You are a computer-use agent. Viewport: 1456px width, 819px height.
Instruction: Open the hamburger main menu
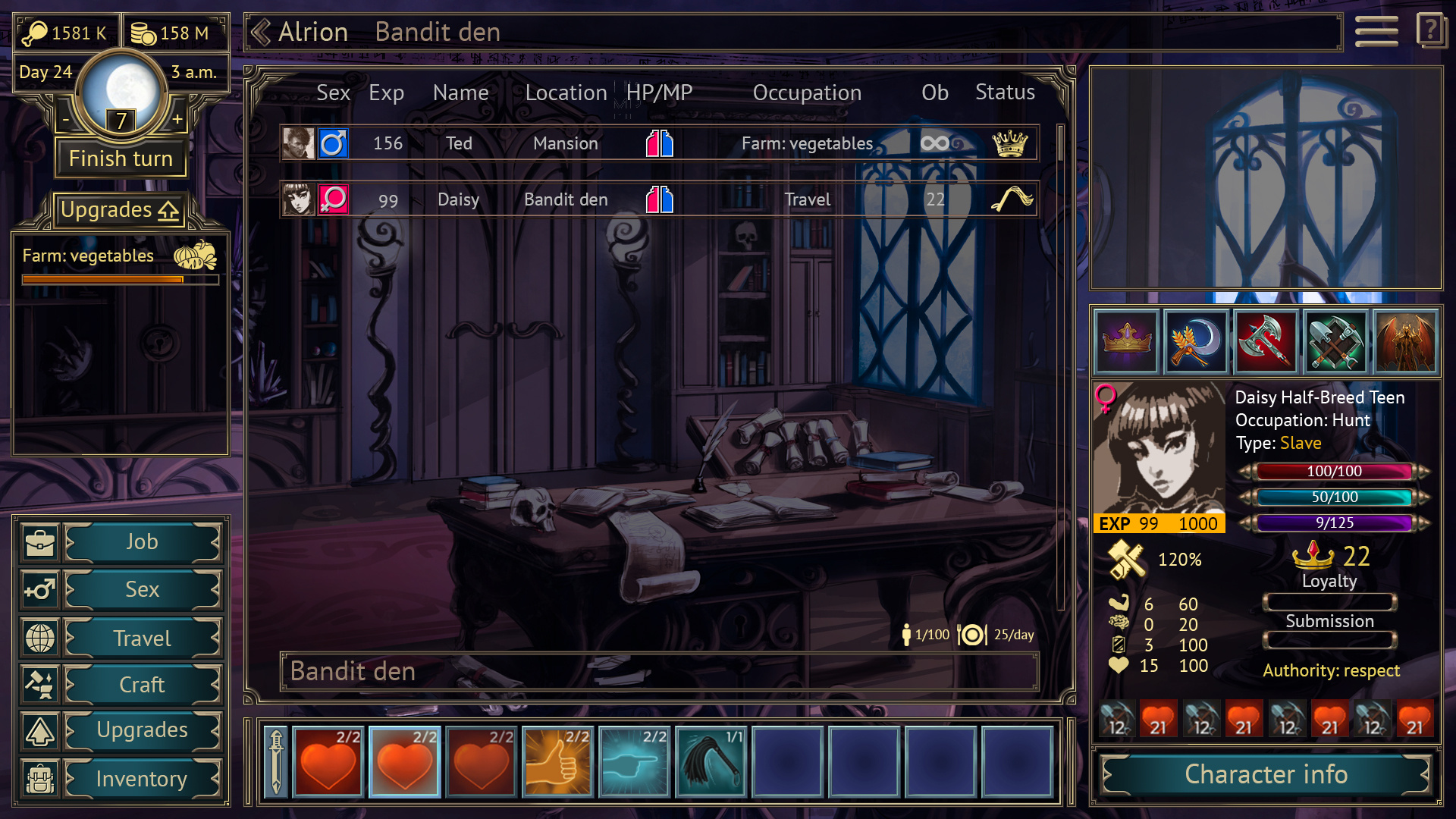pyautogui.click(x=1376, y=32)
